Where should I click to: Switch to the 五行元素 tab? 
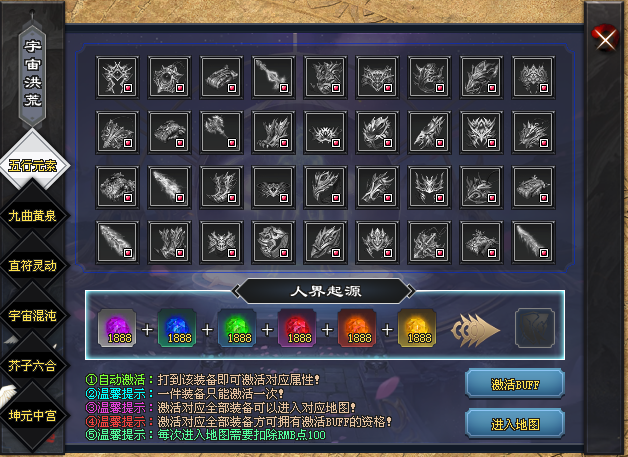33,165
